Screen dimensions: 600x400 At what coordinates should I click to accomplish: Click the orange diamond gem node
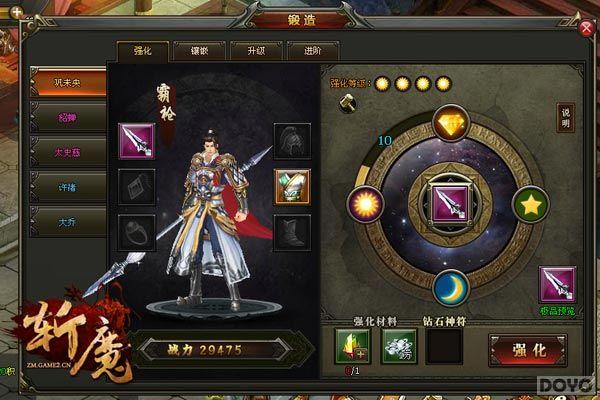451,123
